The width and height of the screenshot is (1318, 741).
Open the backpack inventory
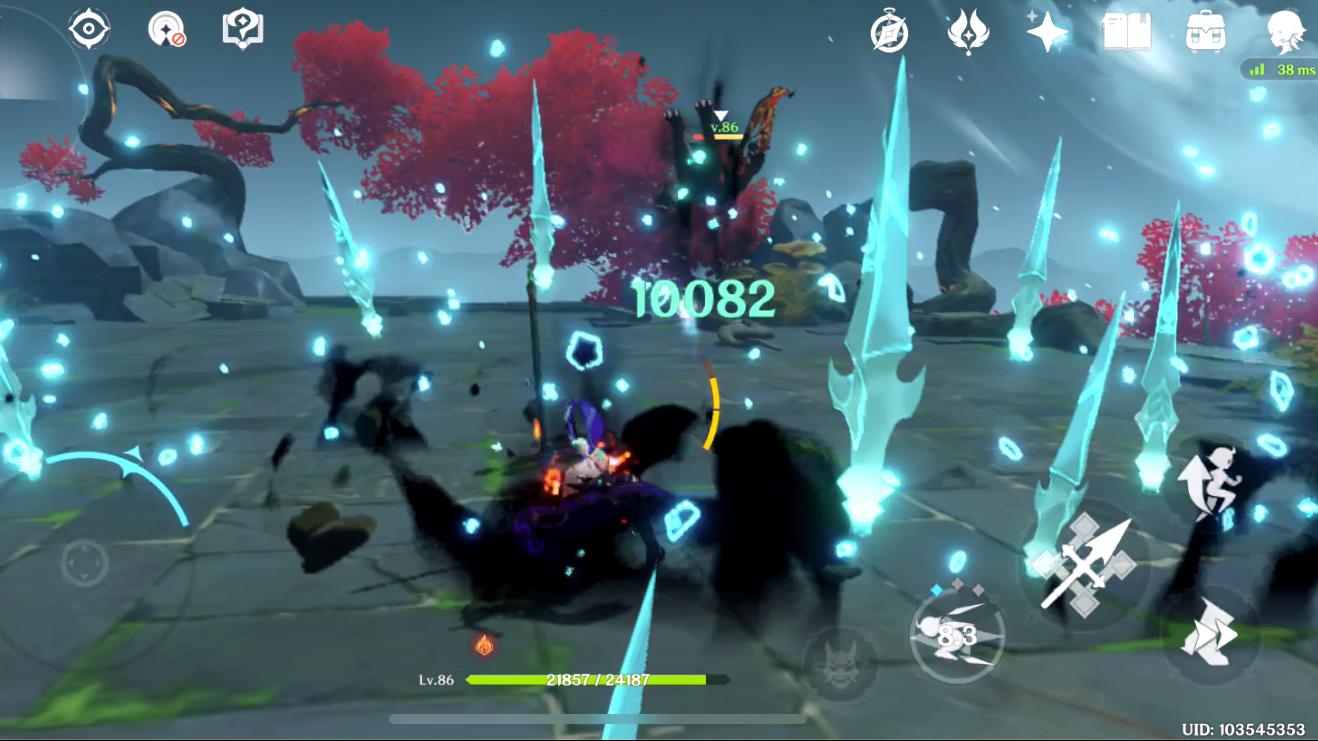(1206, 33)
